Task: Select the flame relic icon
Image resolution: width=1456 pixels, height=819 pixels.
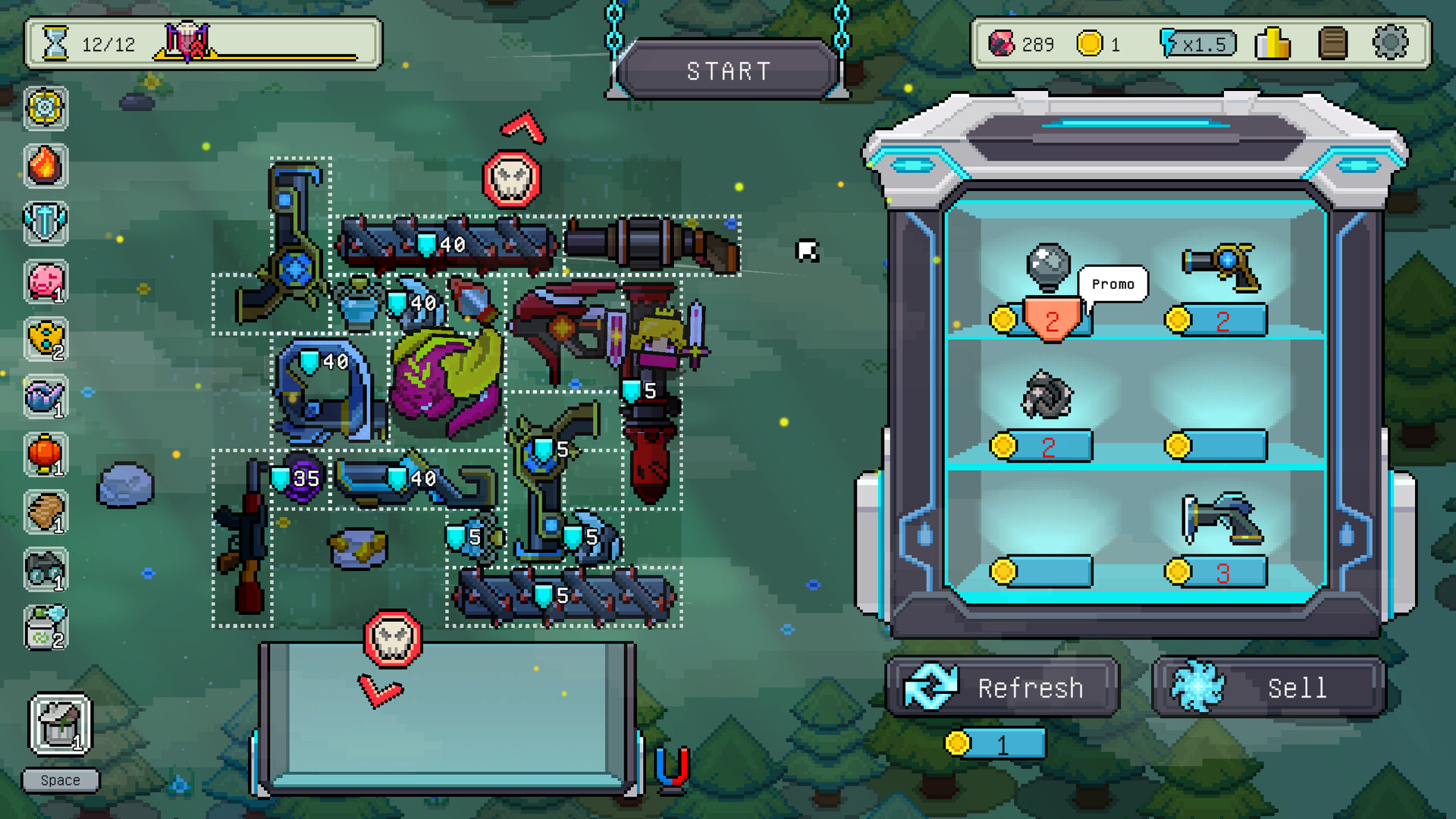Action: [45, 165]
